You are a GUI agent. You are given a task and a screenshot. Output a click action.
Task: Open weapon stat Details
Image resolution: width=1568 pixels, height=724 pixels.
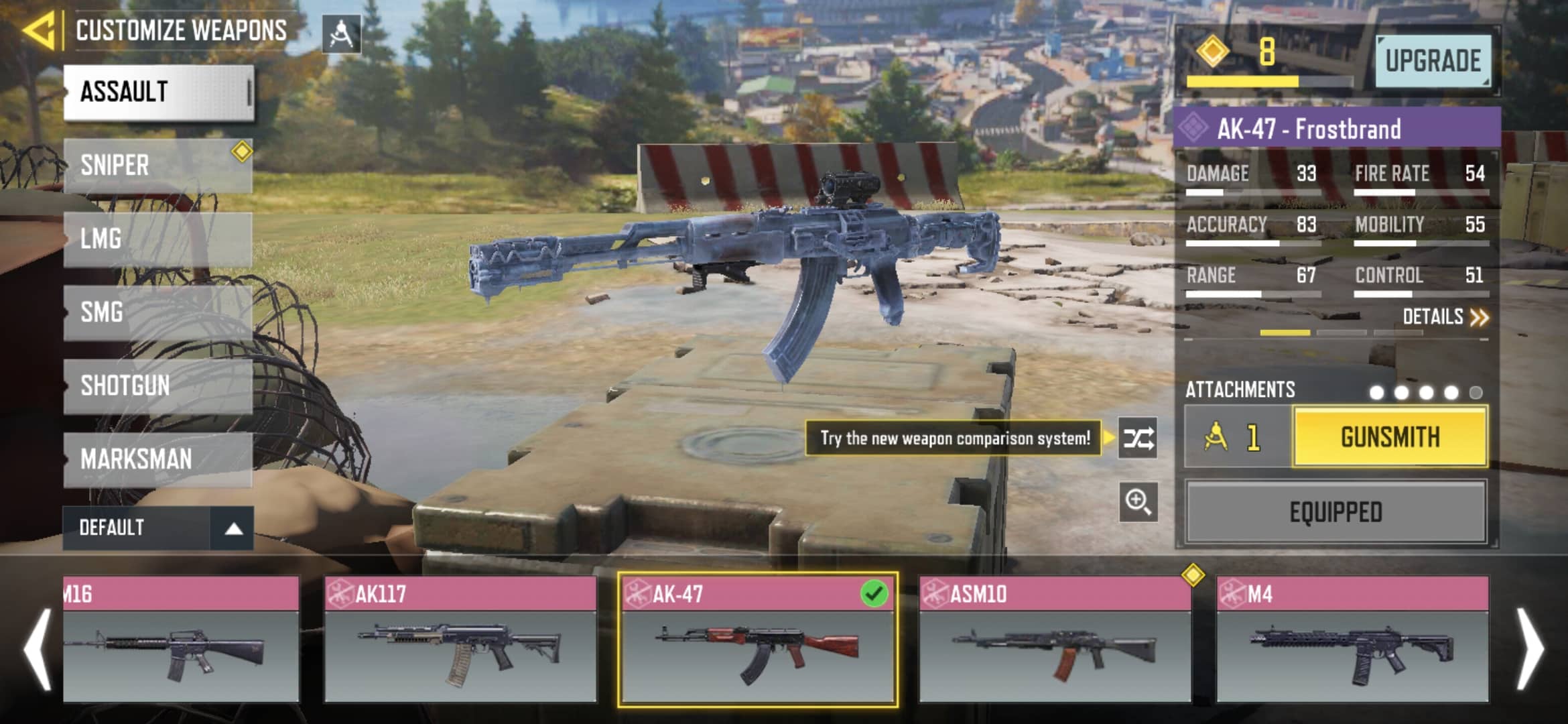coord(1445,316)
